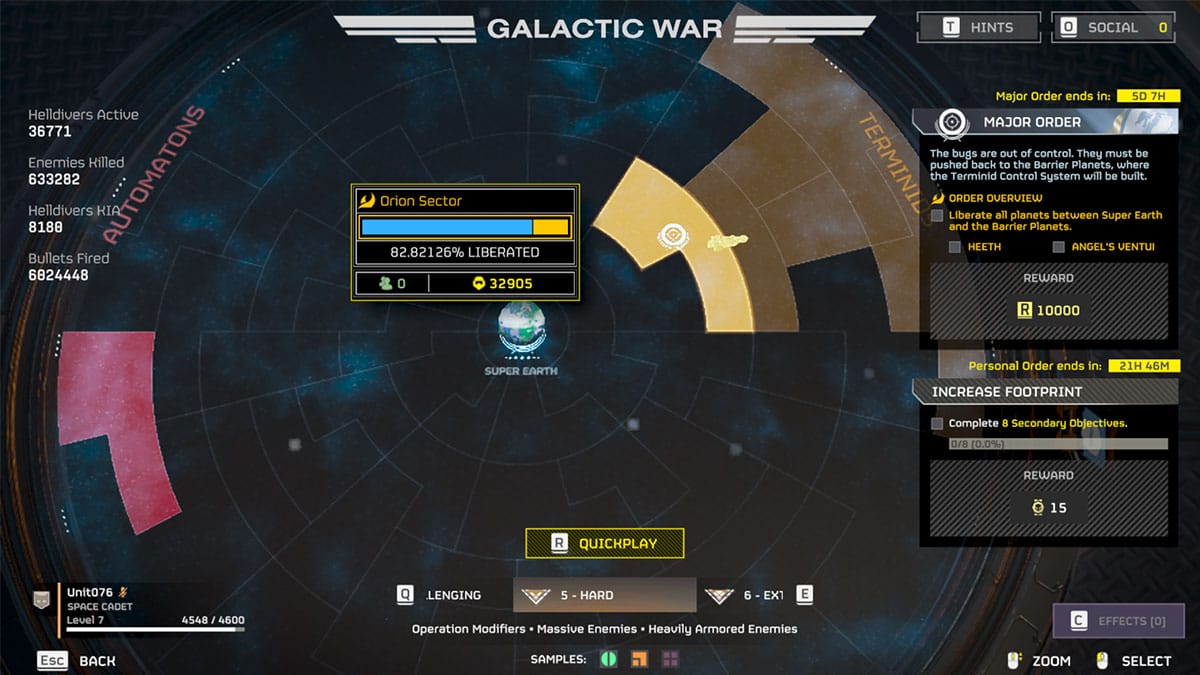Select the 5 - Hard difficulty
This screenshot has height=675, width=1200.
(604, 595)
